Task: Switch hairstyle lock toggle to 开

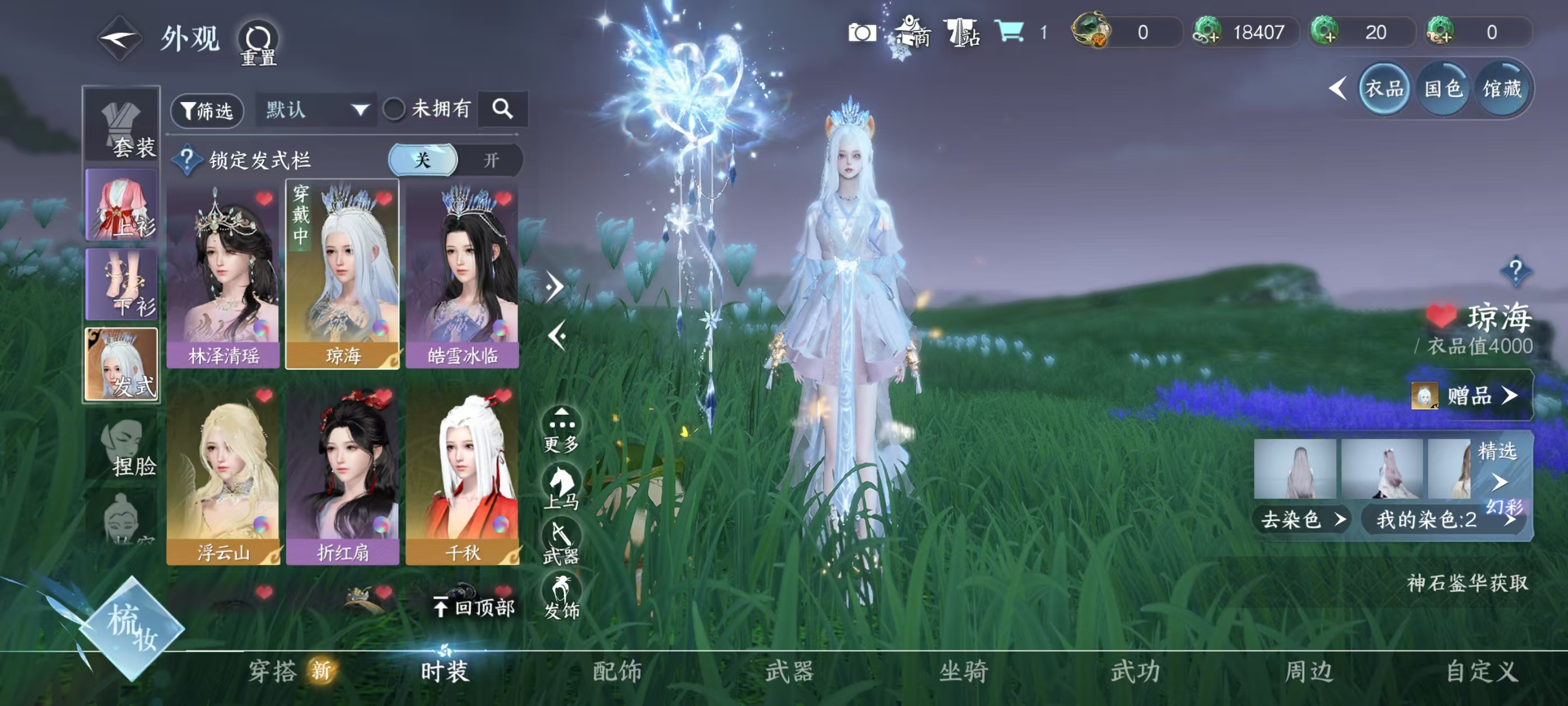Action: coord(491,160)
